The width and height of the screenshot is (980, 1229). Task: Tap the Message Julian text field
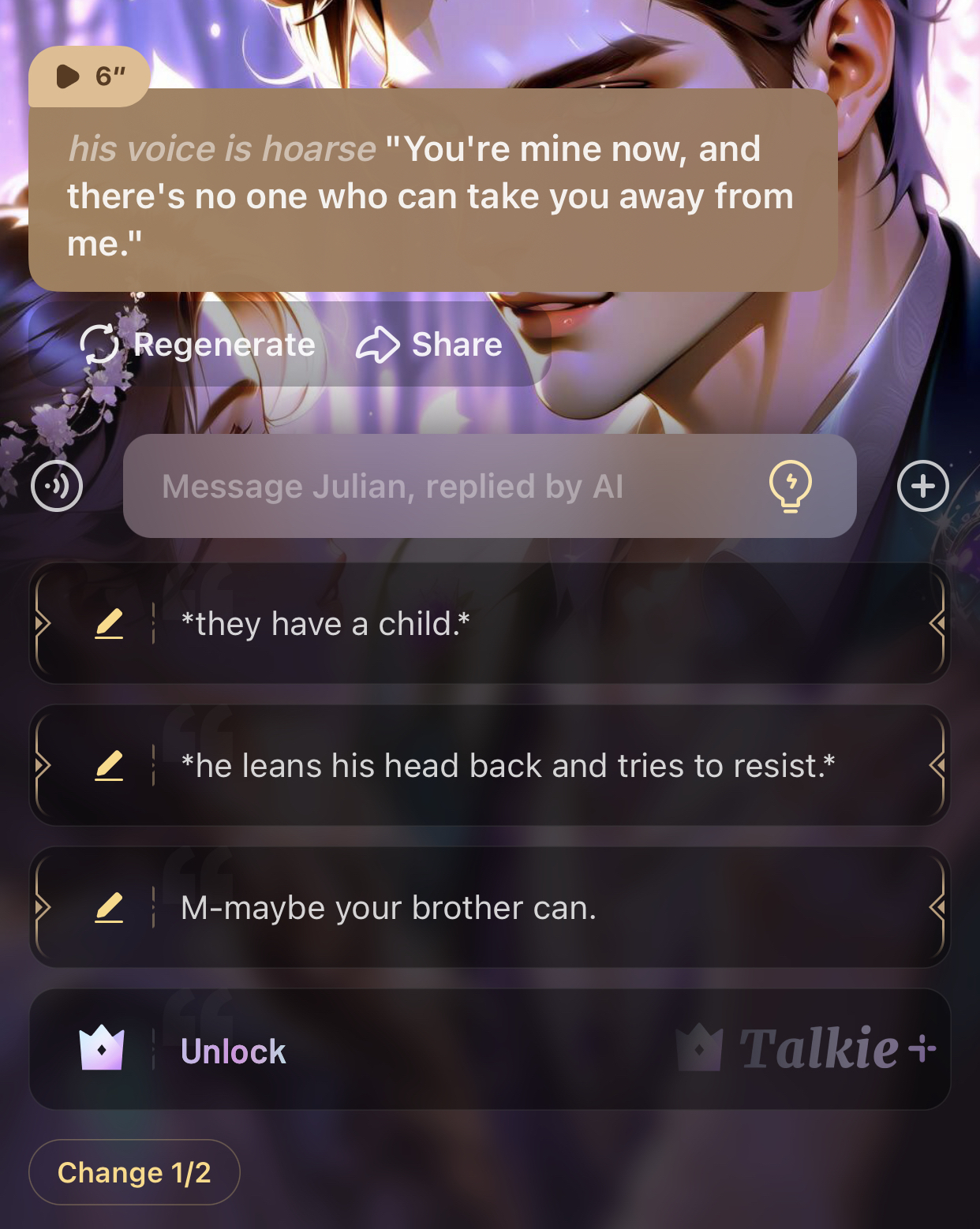(x=442, y=486)
